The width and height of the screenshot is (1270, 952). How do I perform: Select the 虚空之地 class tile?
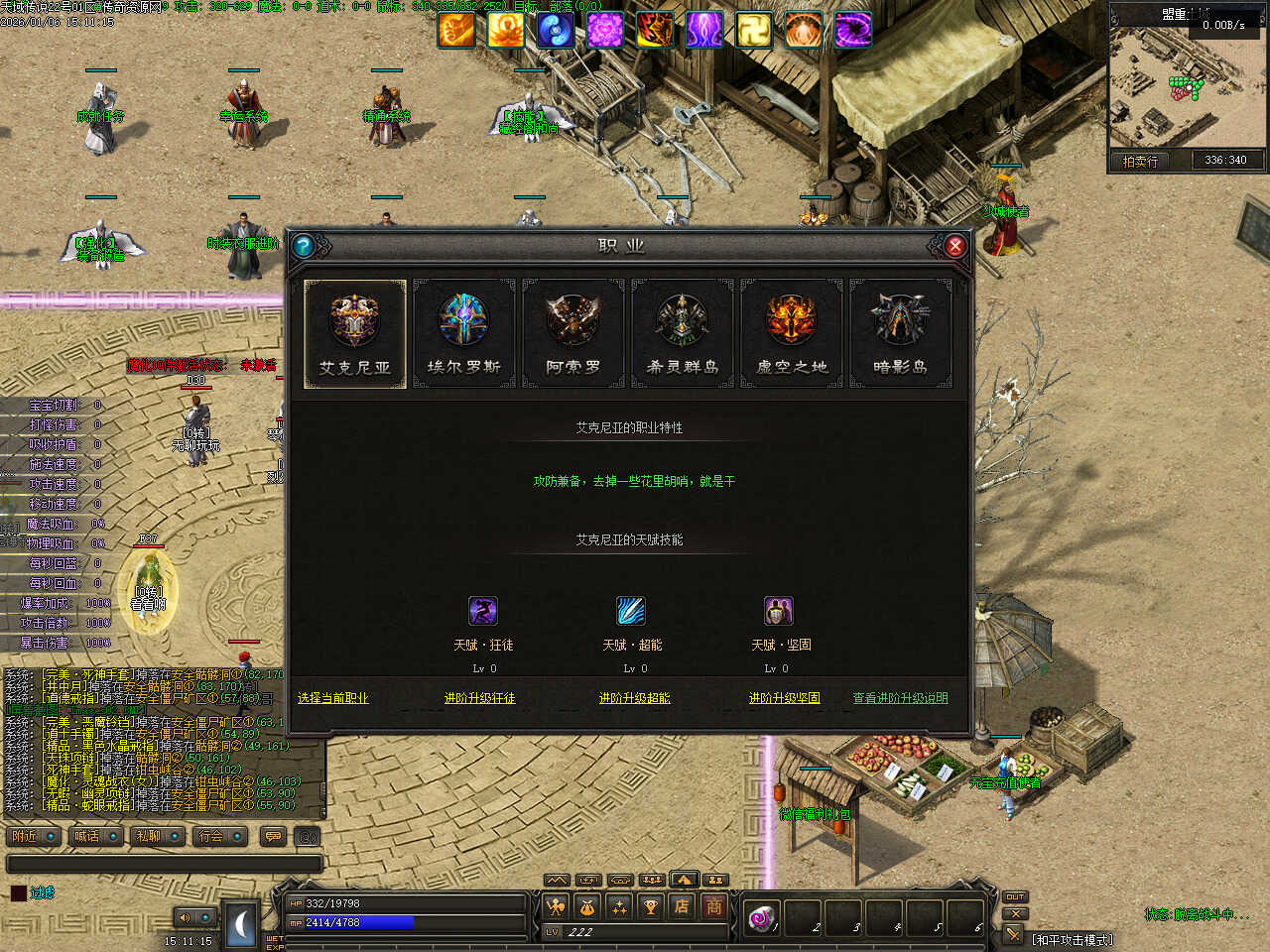pos(792,334)
